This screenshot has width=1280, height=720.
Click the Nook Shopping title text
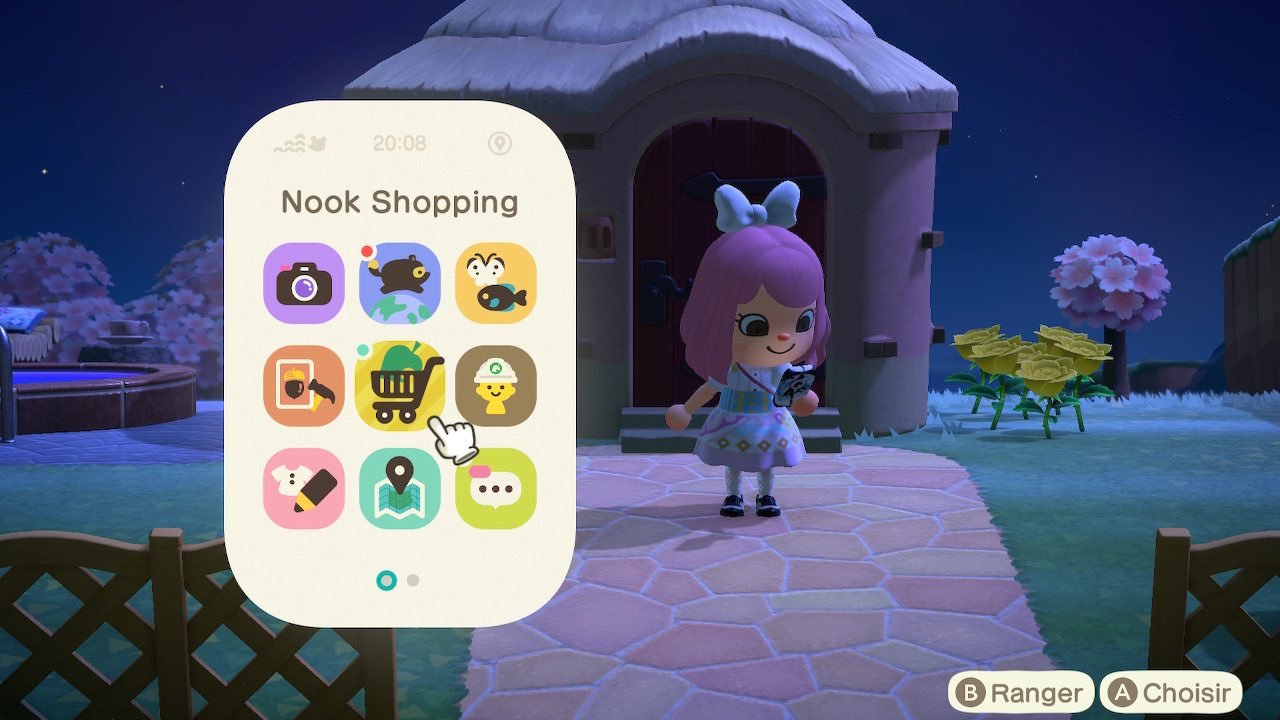pos(400,201)
